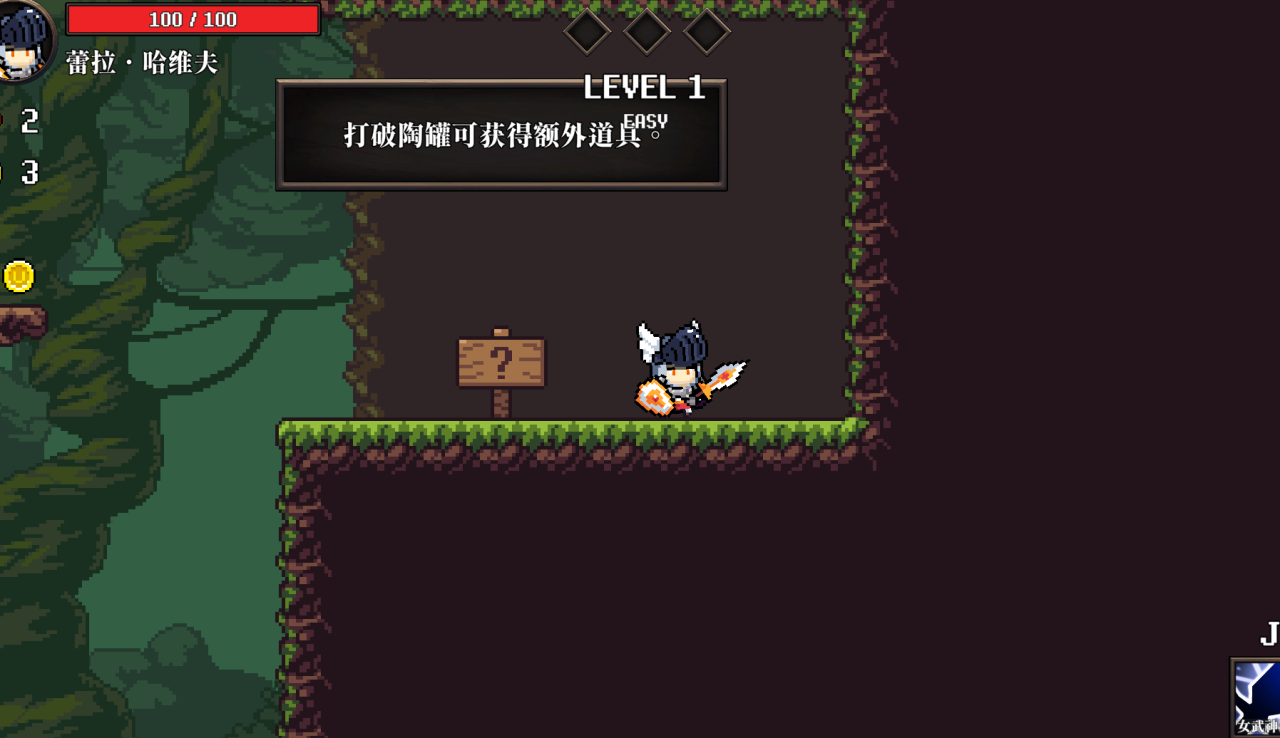The height and width of the screenshot is (738, 1280).
Task: Click the health bar showing 100/100
Action: click(x=192, y=18)
